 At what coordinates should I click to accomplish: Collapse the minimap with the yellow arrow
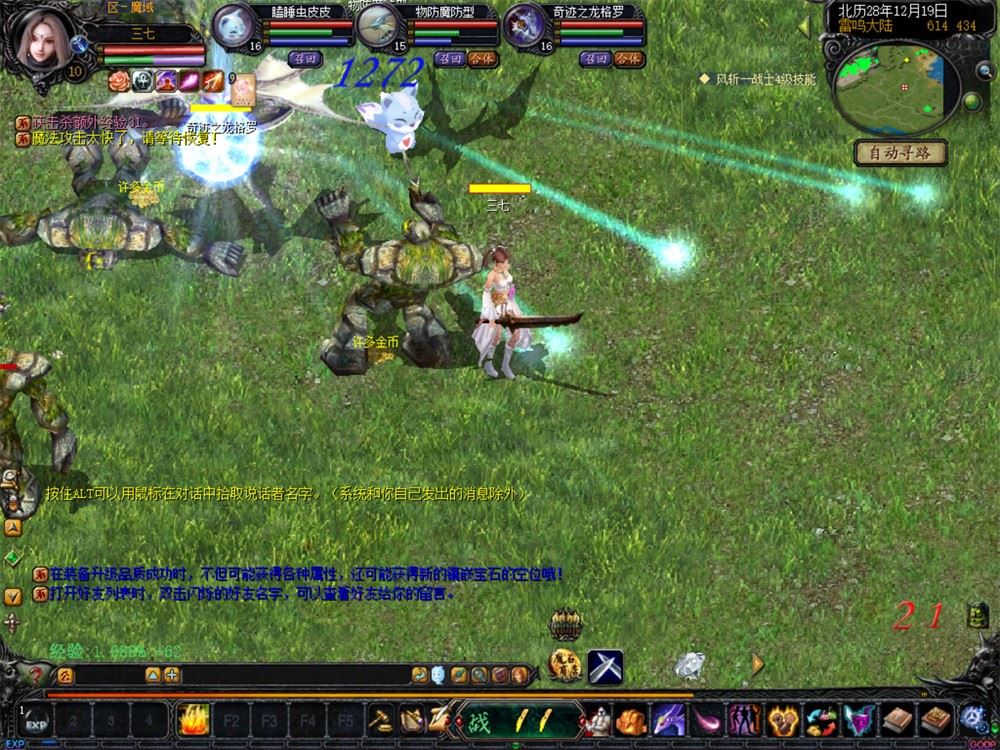[803, 28]
